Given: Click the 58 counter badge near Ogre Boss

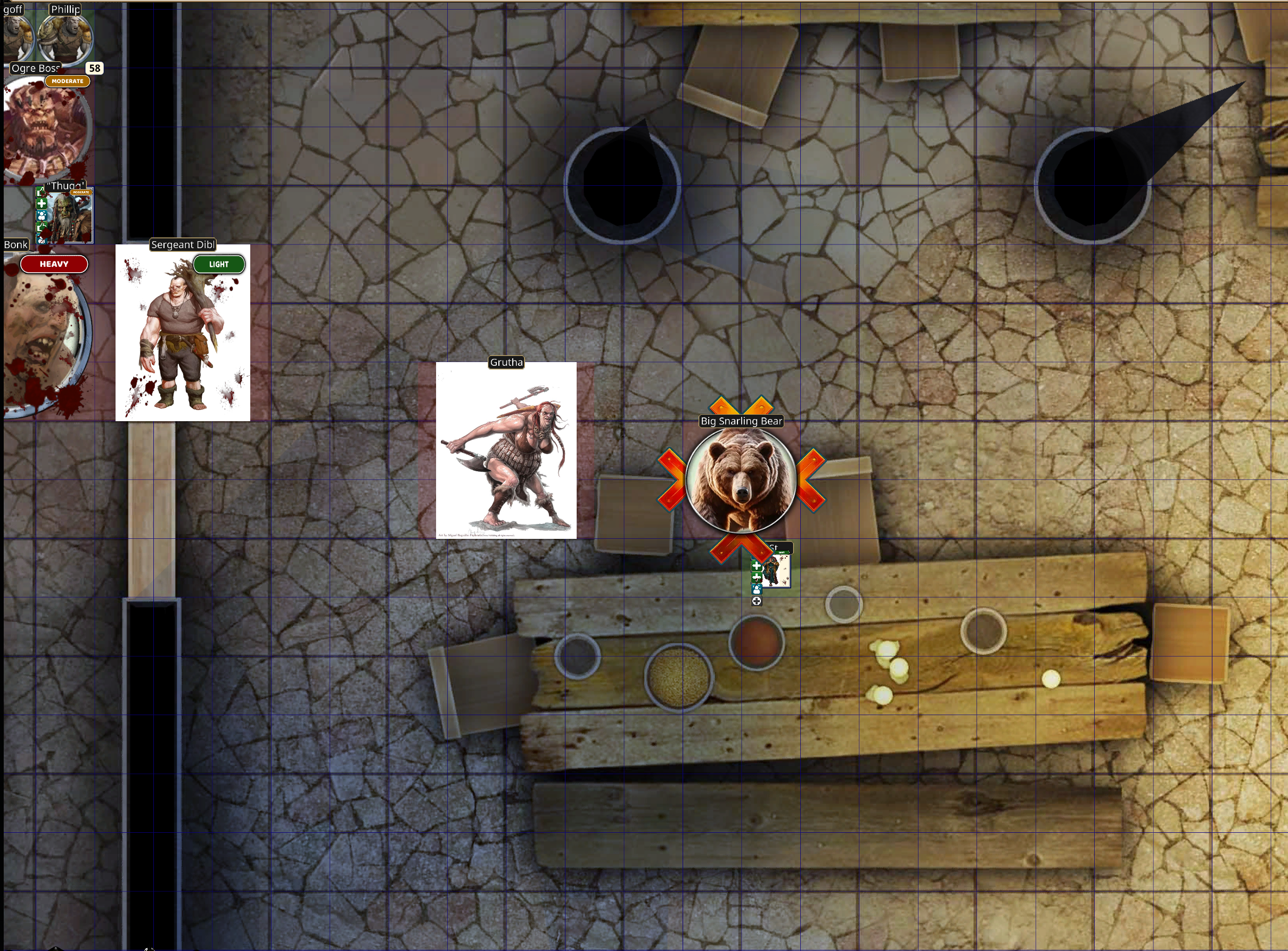Looking at the screenshot, I should pyautogui.click(x=94, y=68).
